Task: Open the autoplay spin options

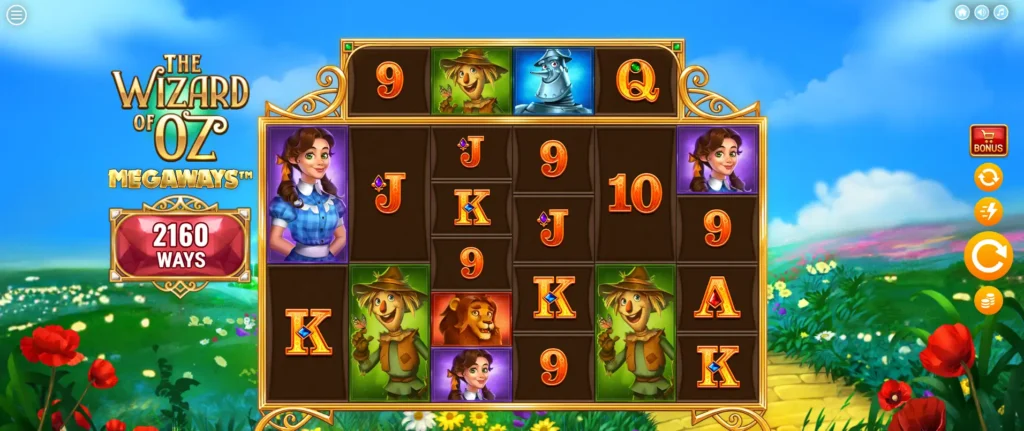Action: pyautogui.click(x=988, y=177)
